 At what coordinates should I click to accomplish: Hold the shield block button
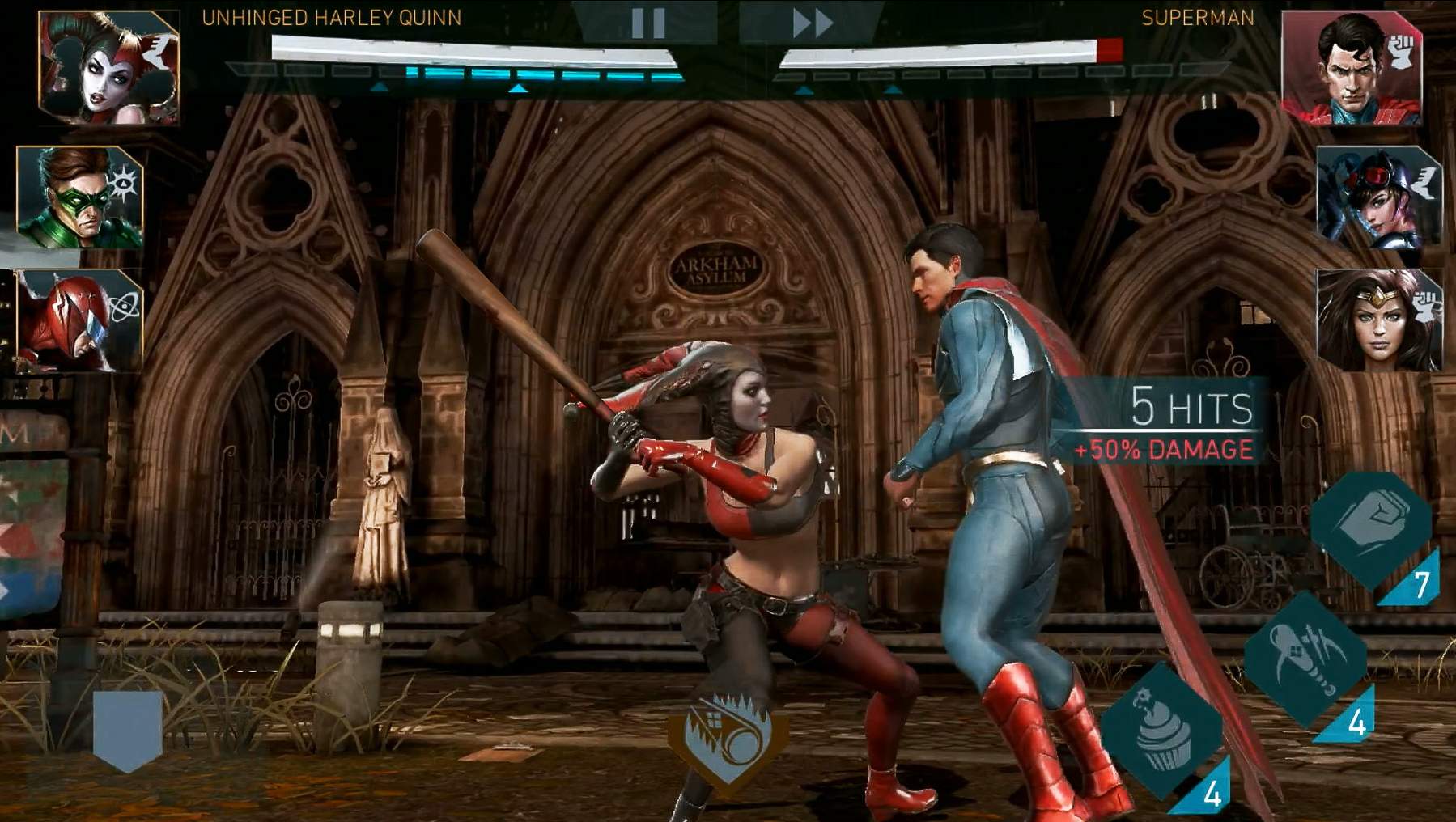pyautogui.click(x=127, y=731)
